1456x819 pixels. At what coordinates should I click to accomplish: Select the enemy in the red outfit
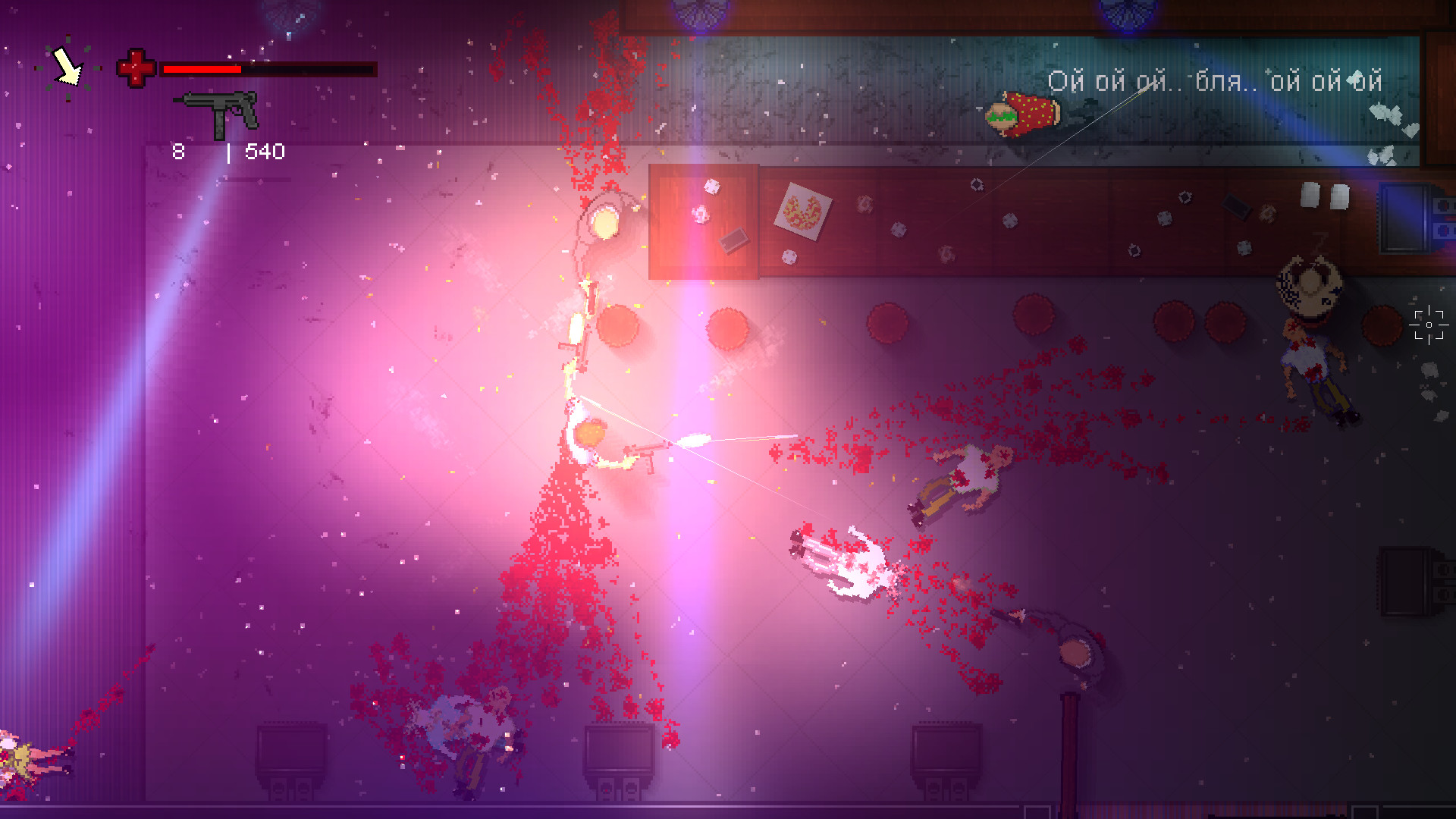(x=1024, y=114)
